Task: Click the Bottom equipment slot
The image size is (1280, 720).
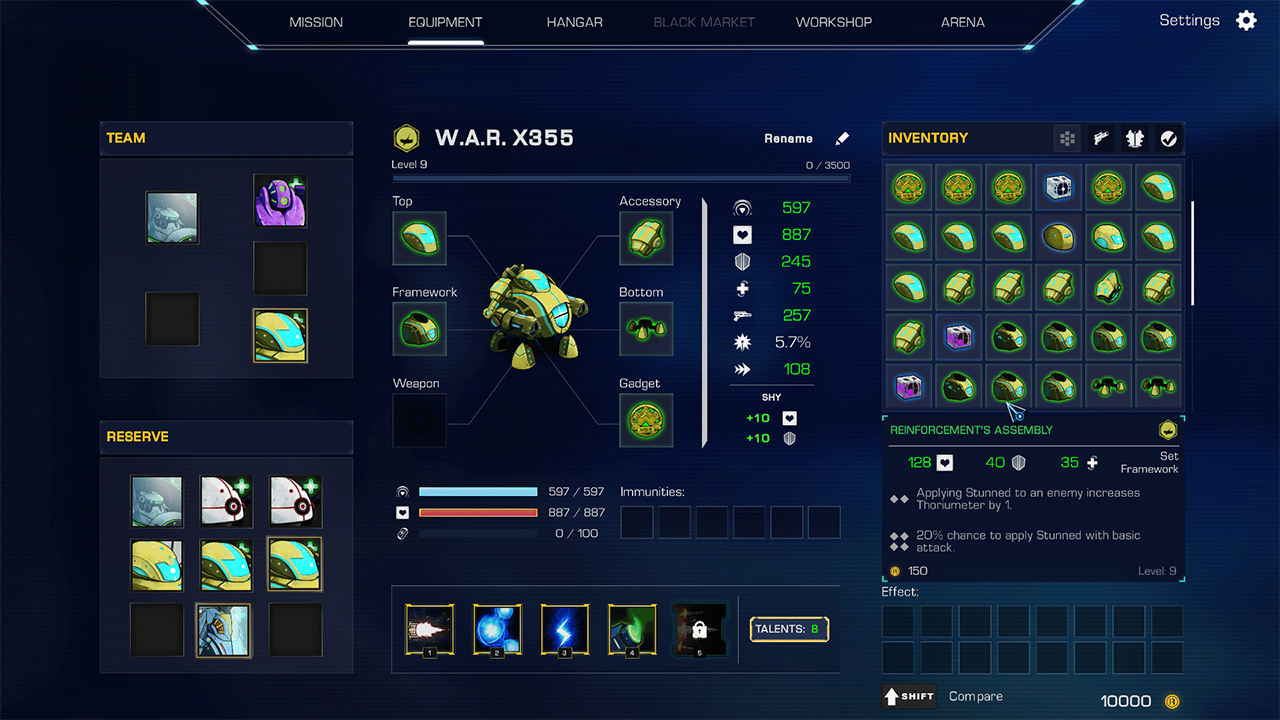Action: [646, 329]
